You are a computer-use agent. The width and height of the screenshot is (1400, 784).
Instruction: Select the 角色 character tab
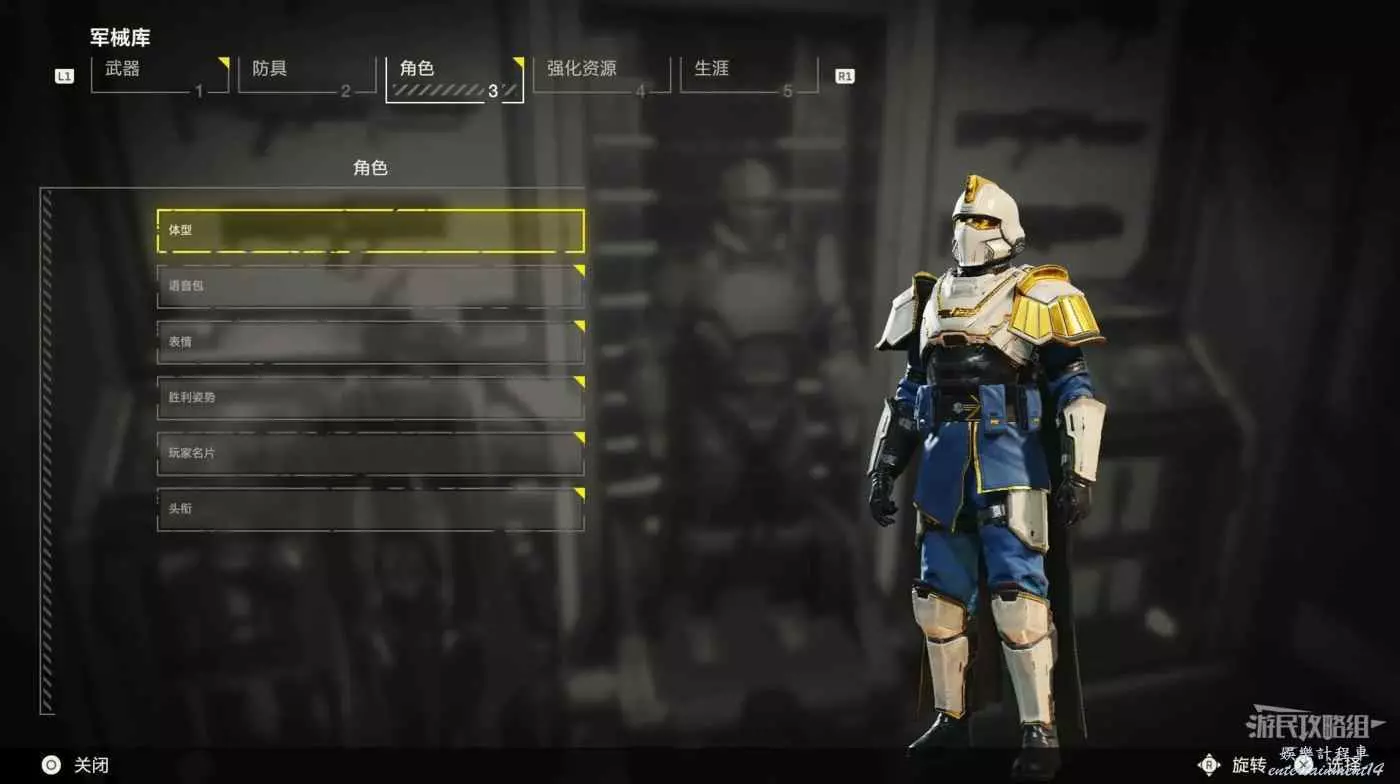[454, 76]
